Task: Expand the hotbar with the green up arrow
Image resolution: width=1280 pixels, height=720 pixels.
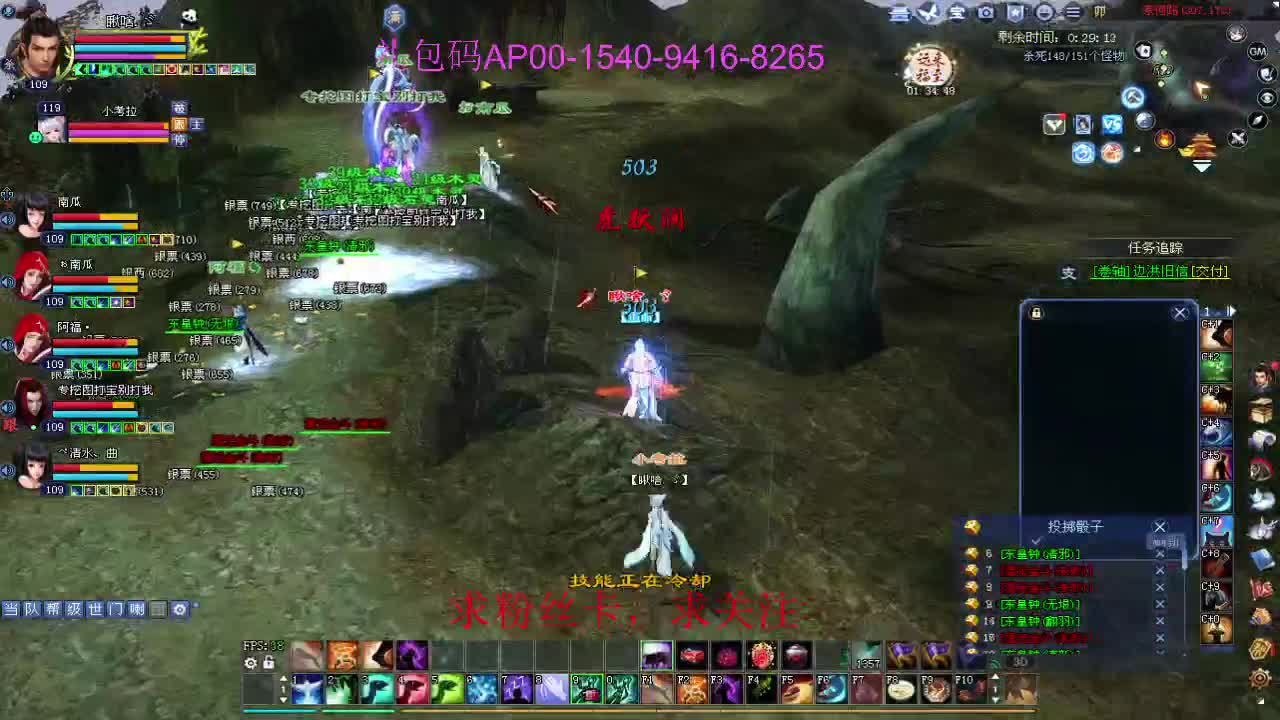Action: pyautogui.click(x=283, y=677)
